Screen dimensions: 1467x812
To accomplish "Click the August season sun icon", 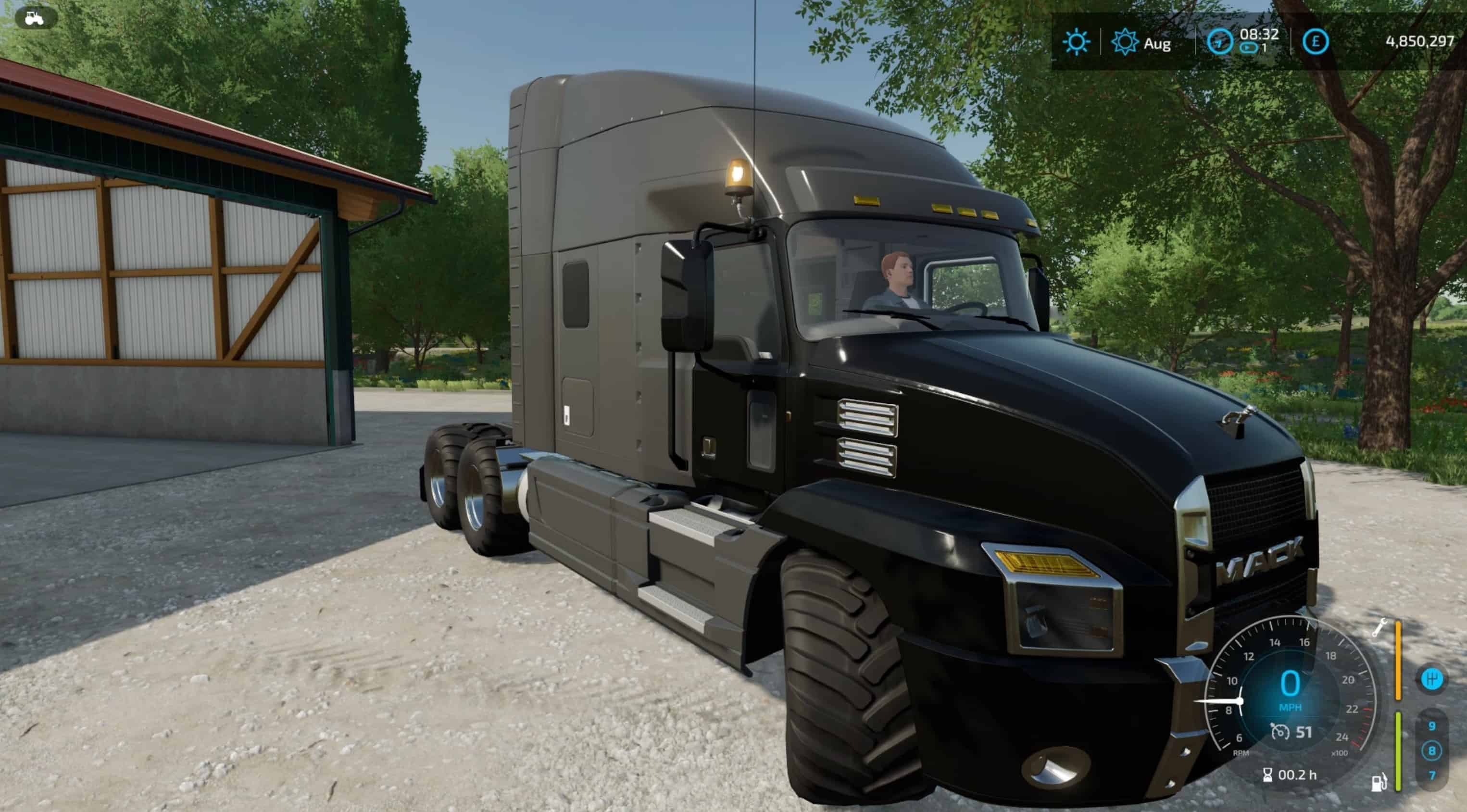I will tap(1124, 42).
